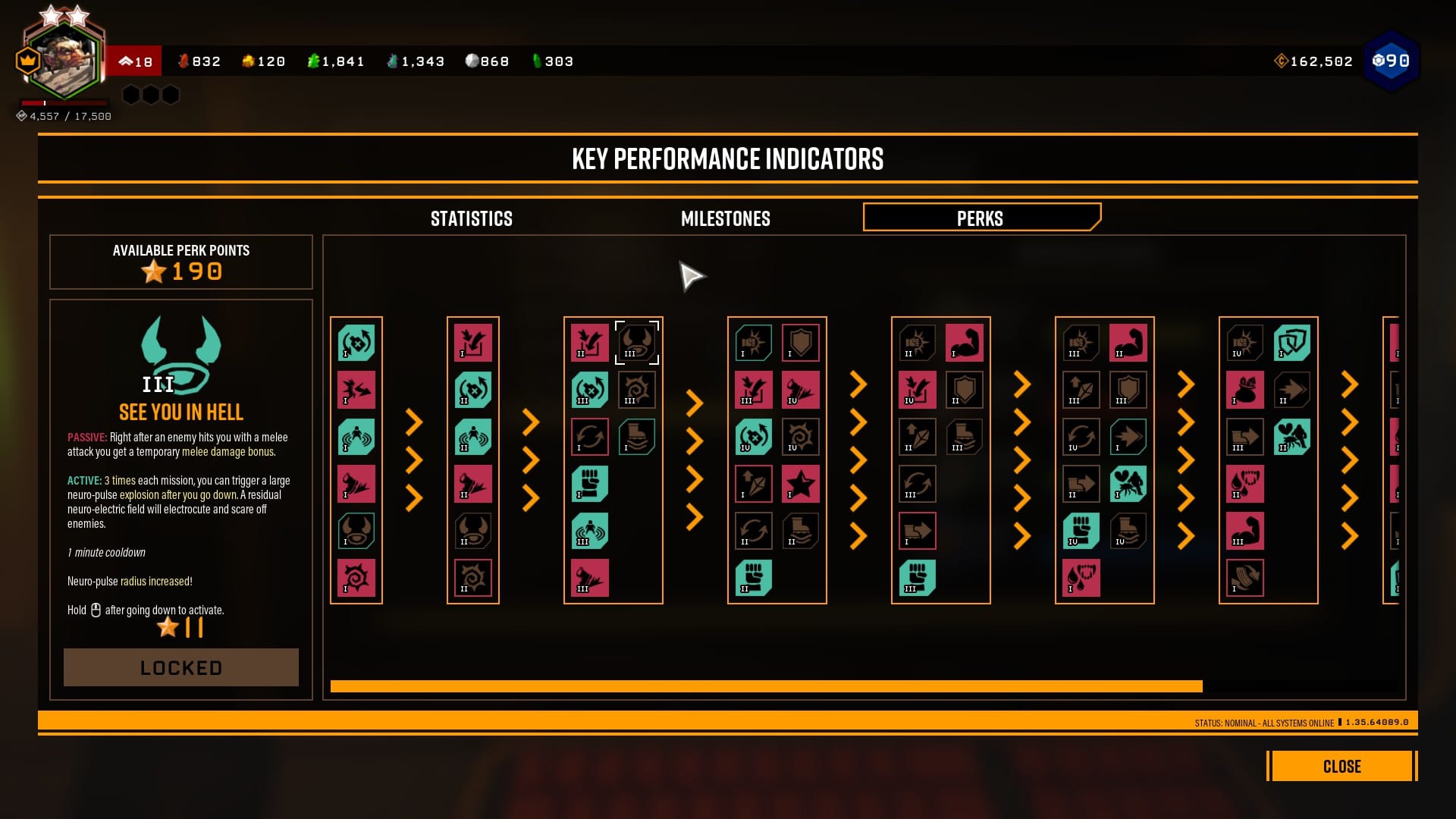Choose the tier I teal fist perk

coord(590,484)
